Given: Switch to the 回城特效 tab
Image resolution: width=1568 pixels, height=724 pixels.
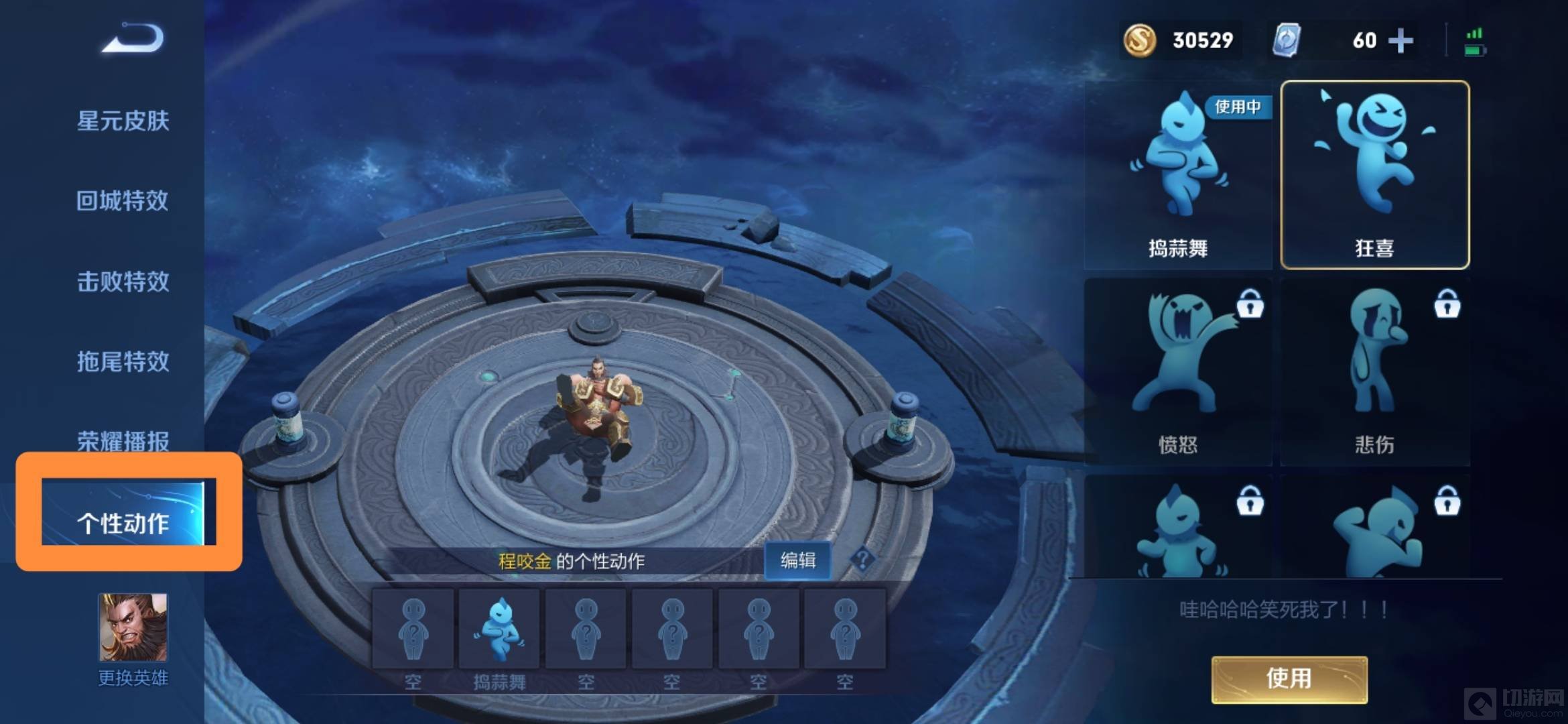Looking at the screenshot, I should 122,201.
